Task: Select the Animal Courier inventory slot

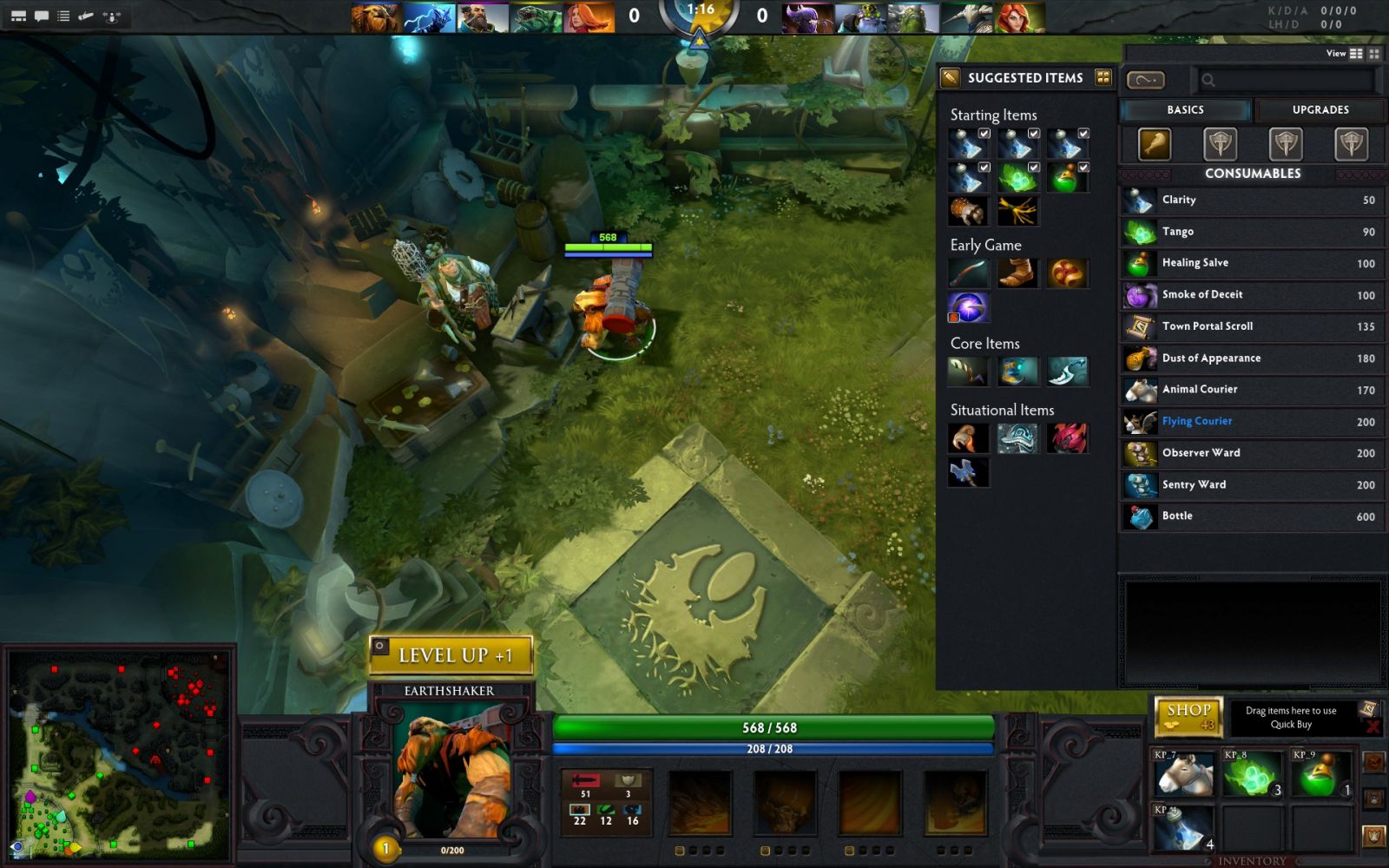Action: point(1183,773)
